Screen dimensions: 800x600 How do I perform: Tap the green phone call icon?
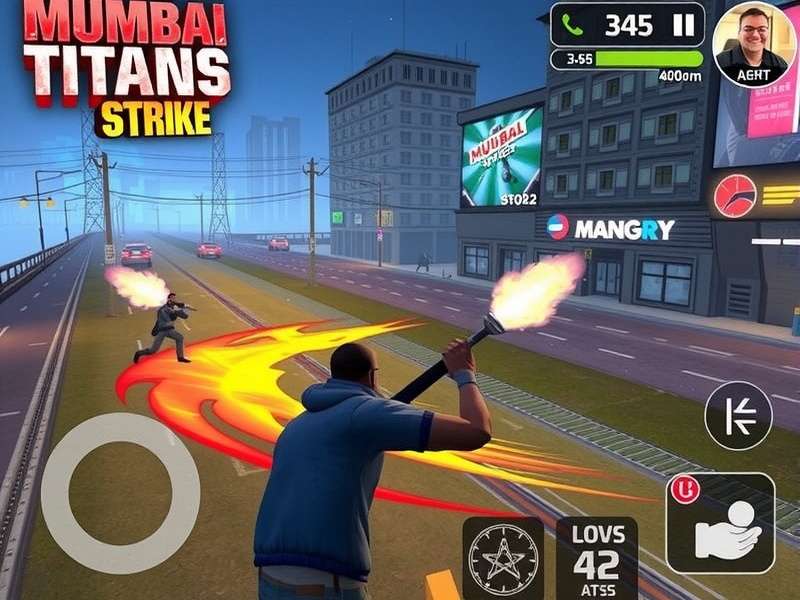click(573, 25)
